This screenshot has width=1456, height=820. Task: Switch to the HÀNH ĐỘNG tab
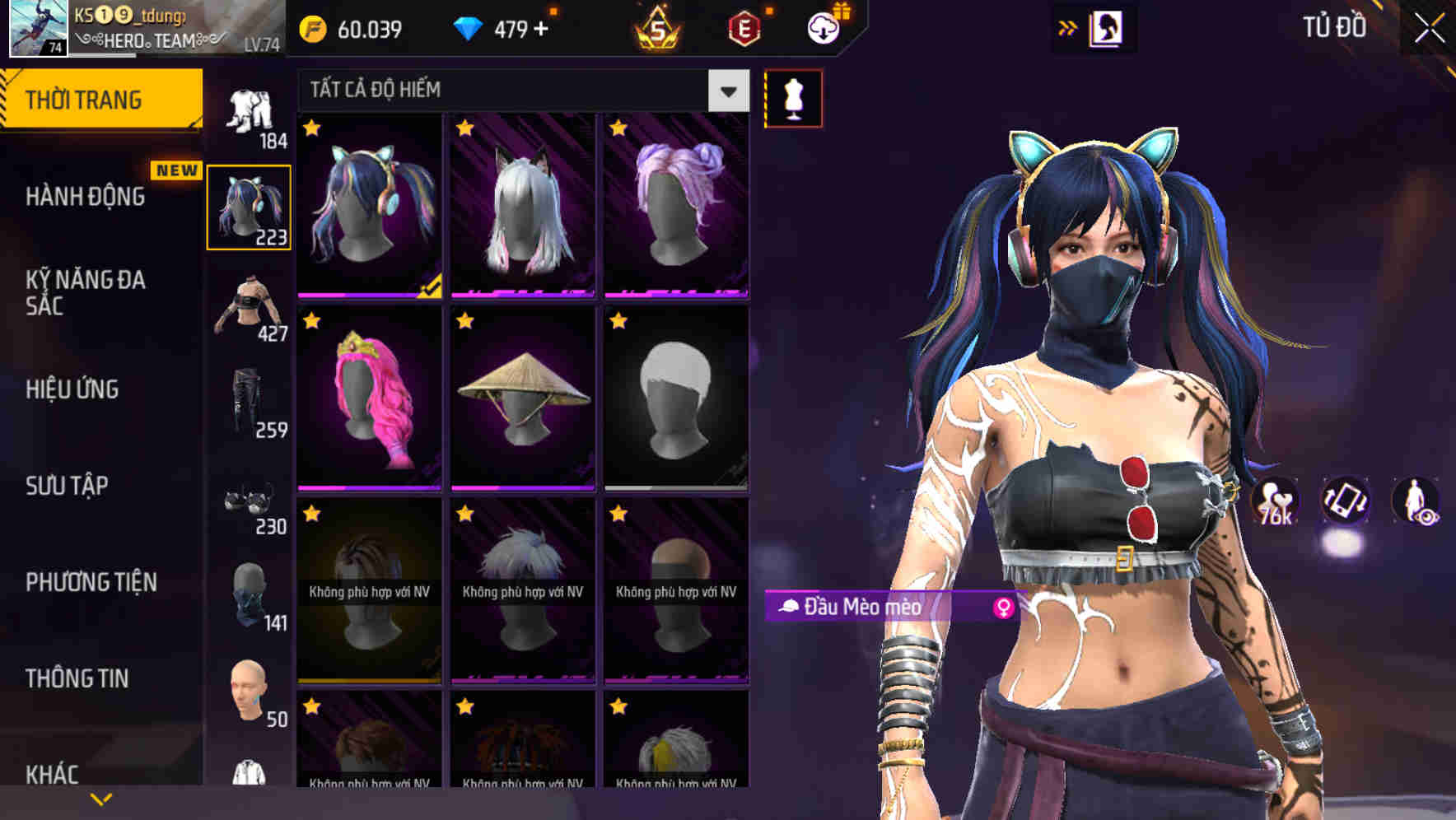pyautogui.click(x=88, y=198)
